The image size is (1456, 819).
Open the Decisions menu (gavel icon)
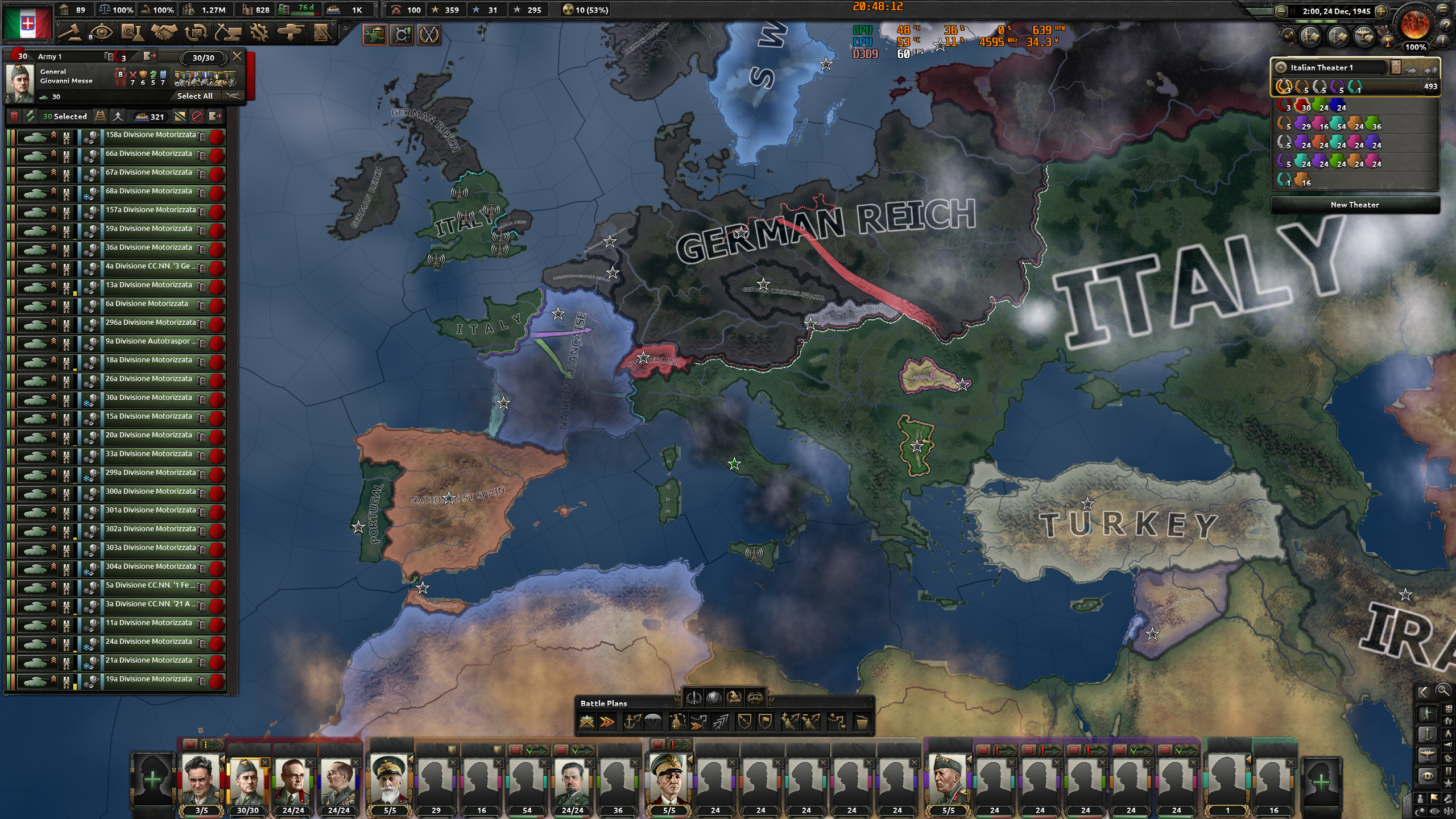coord(71,33)
